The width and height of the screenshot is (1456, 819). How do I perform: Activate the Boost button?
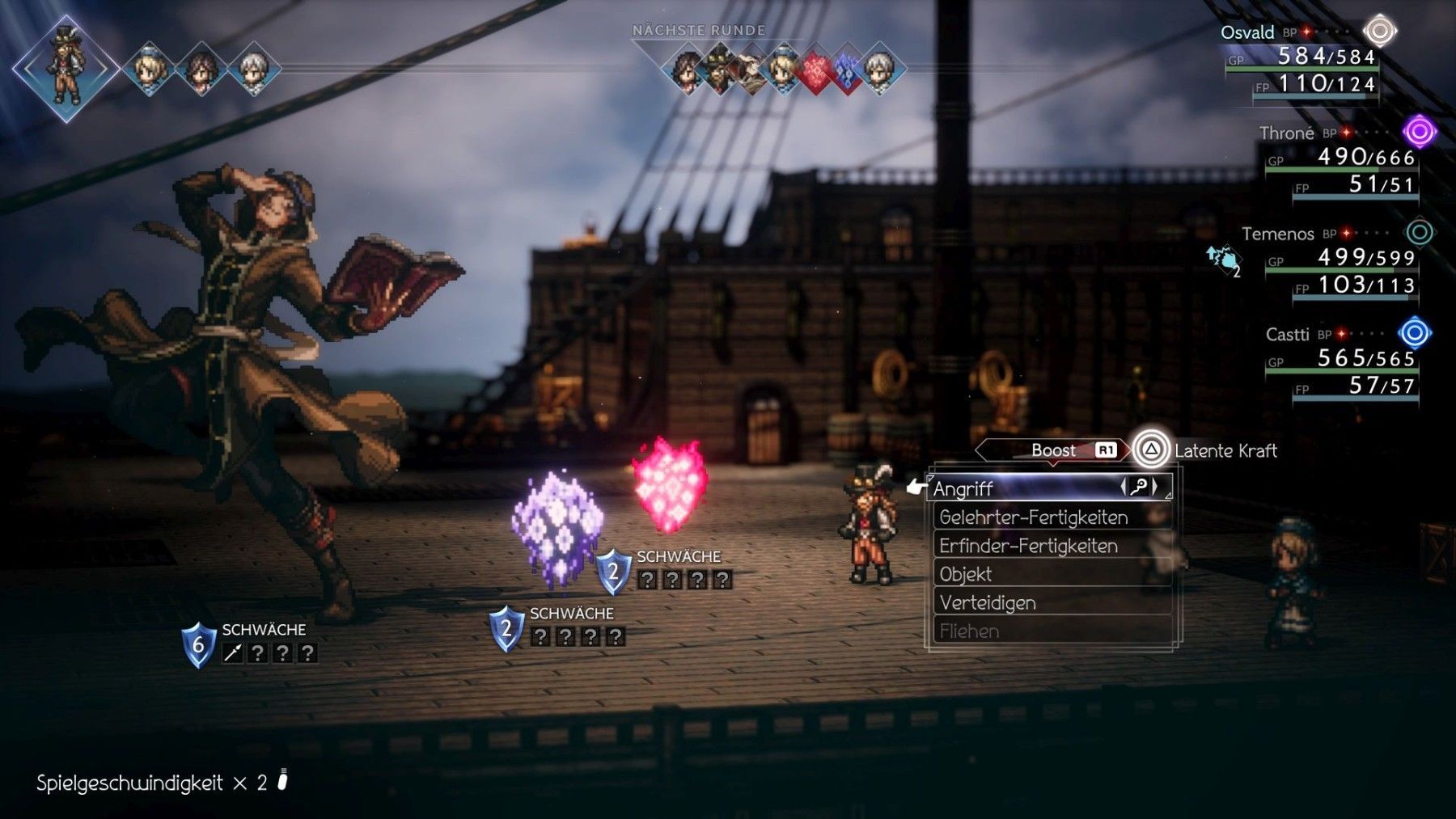pyautogui.click(x=1053, y=450)
